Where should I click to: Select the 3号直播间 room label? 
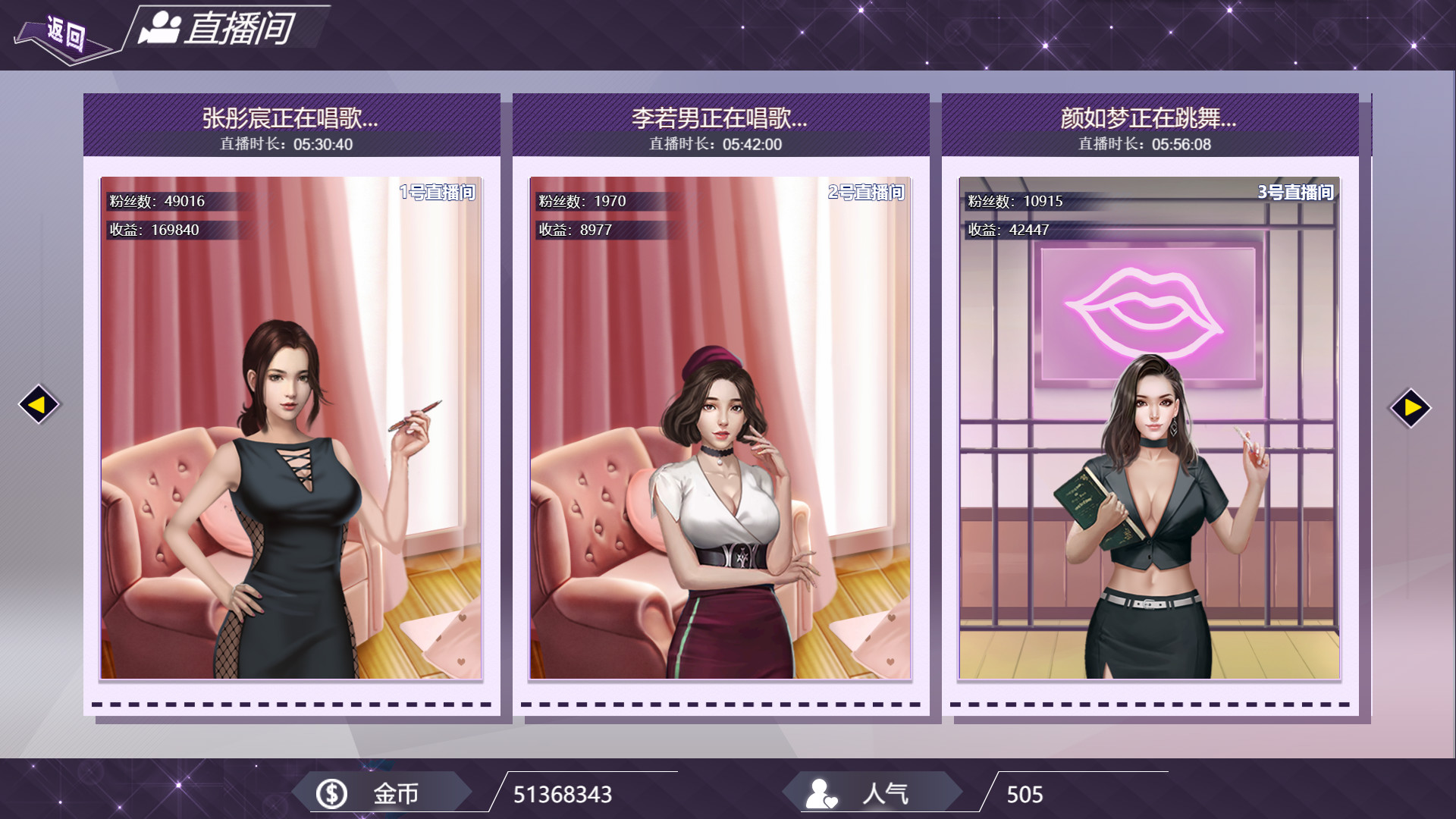click(1298, 193)
